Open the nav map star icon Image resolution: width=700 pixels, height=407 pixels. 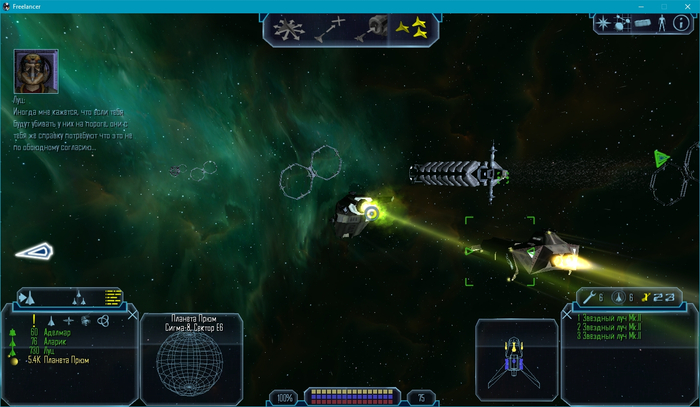coord(605,22)
